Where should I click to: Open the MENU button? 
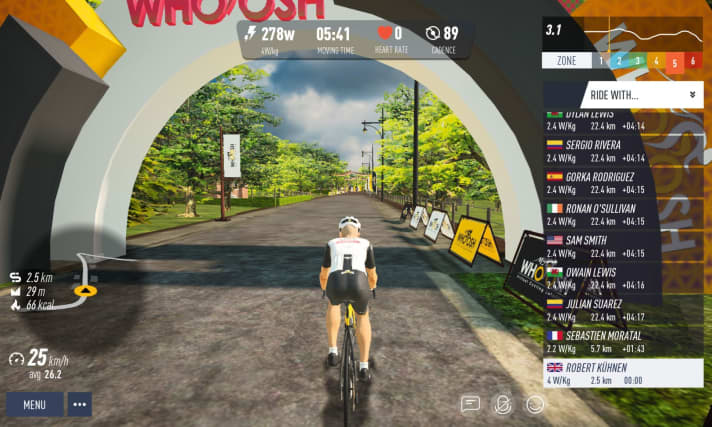pyautogui.click(x=34, y=405)
